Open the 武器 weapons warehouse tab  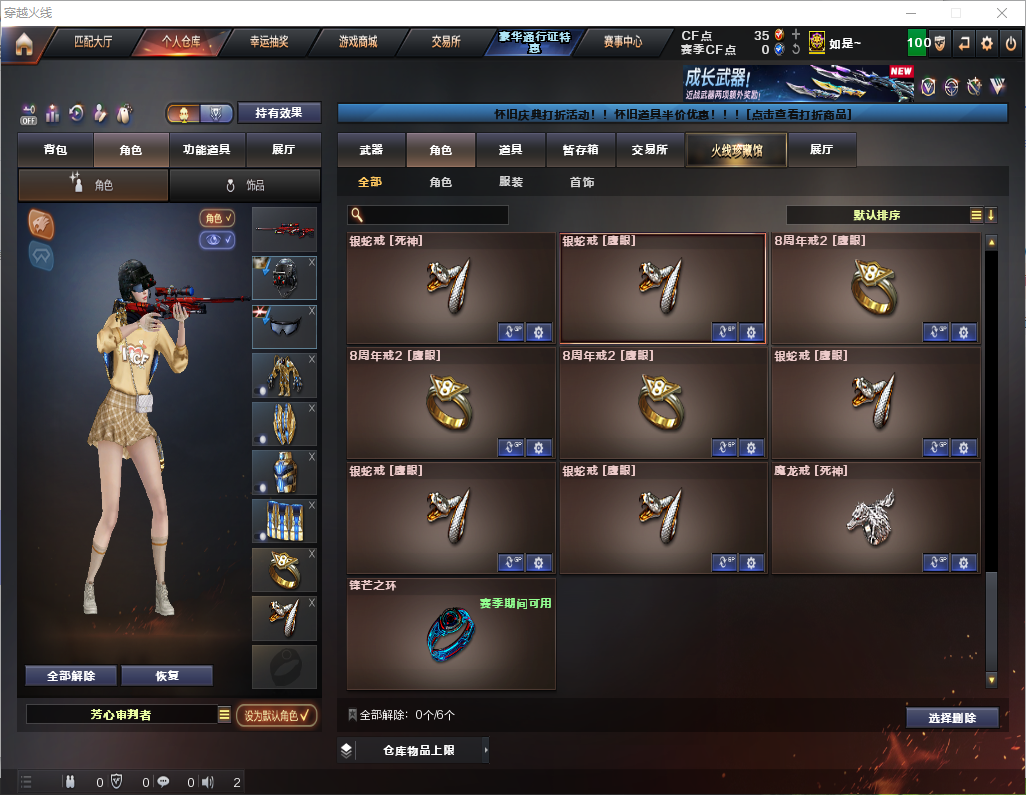click(371, 150)
